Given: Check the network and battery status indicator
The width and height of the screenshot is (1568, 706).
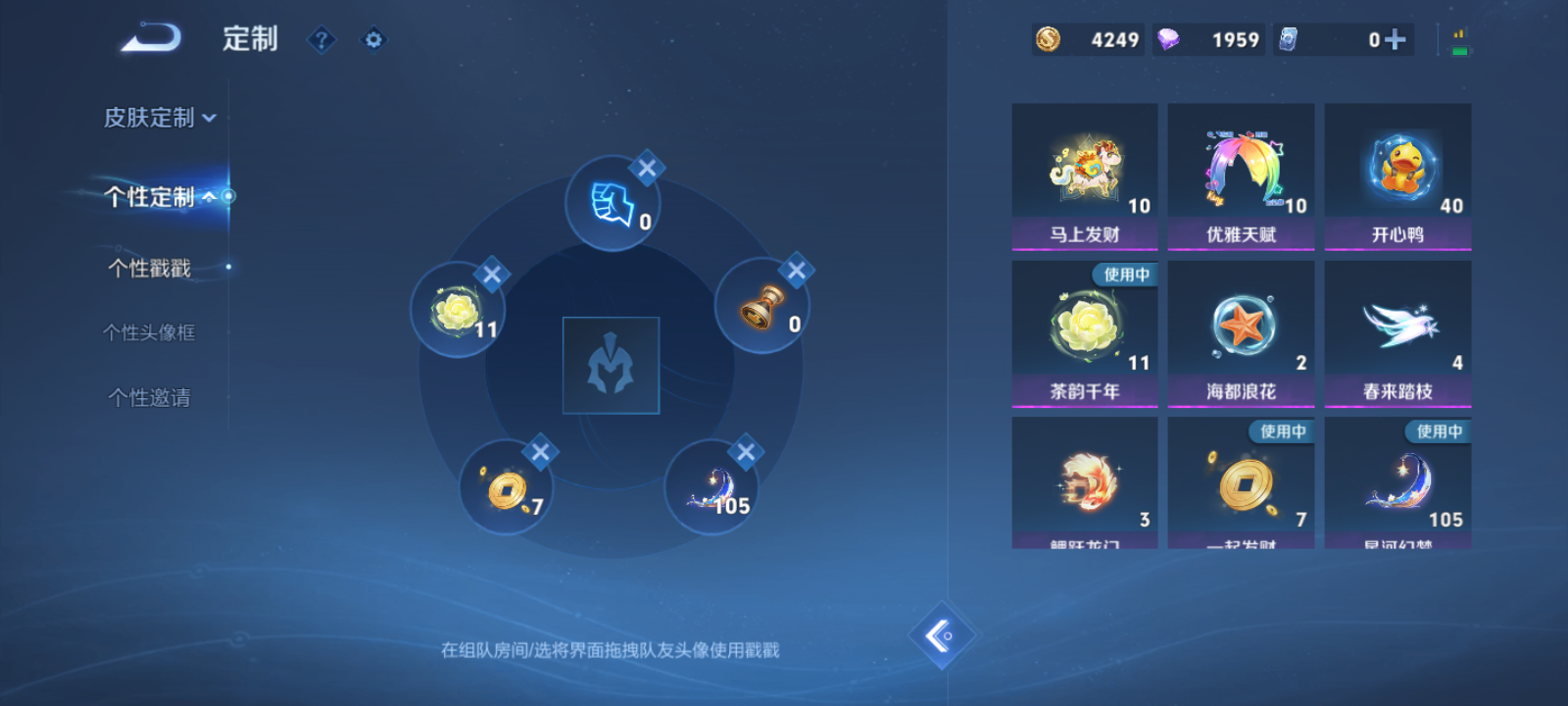Looking at the screenshot, I should (x=1454, y=40).
